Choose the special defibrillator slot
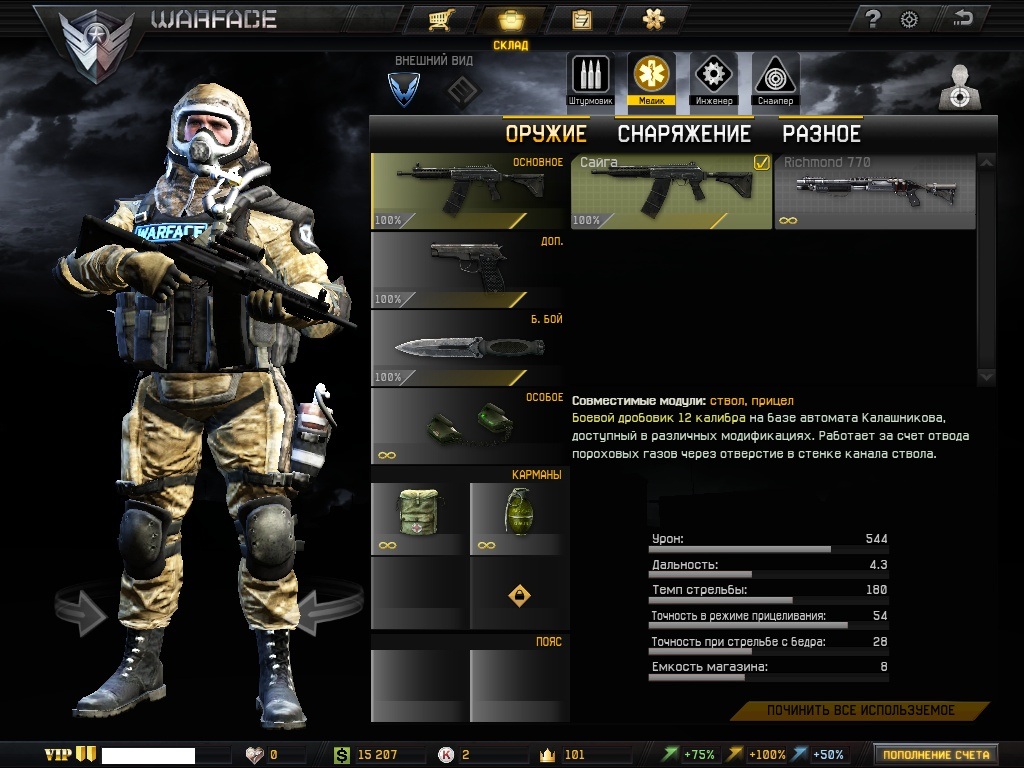Image resolution: width=1024 pixels, height=768 pixels. tap(469, 425)
